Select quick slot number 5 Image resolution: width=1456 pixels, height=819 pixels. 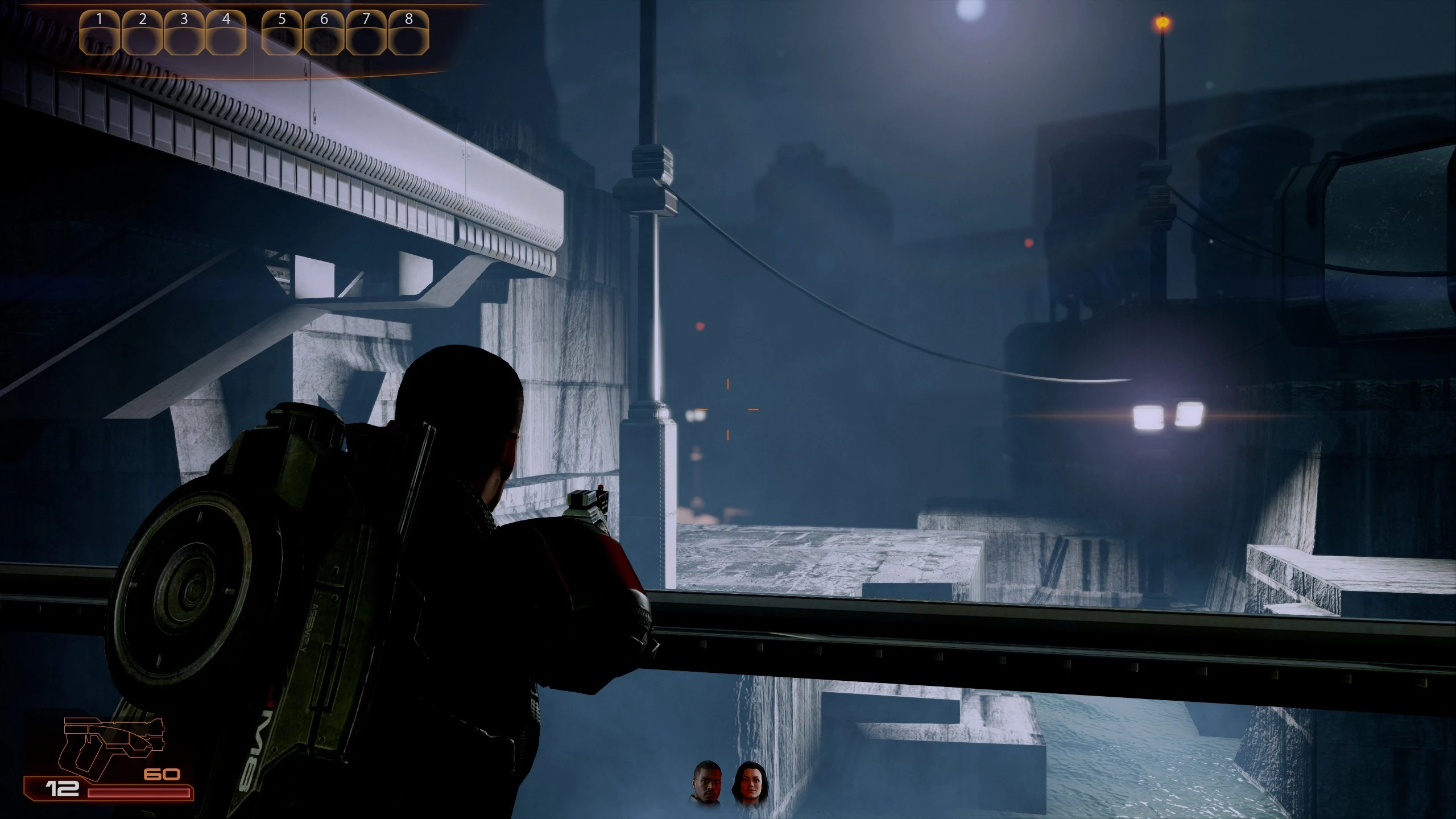(x=282, y=34)
